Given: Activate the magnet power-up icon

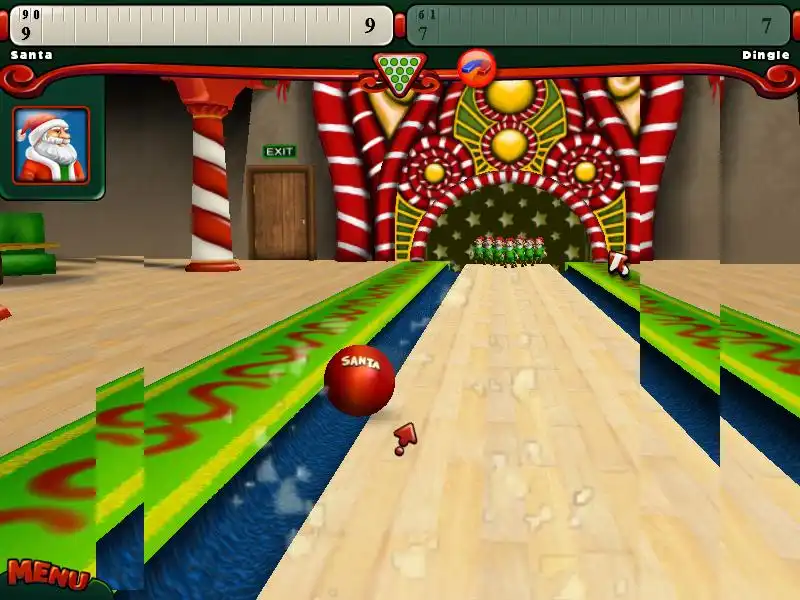Looking at the screenshot, I should coord(477,67).
